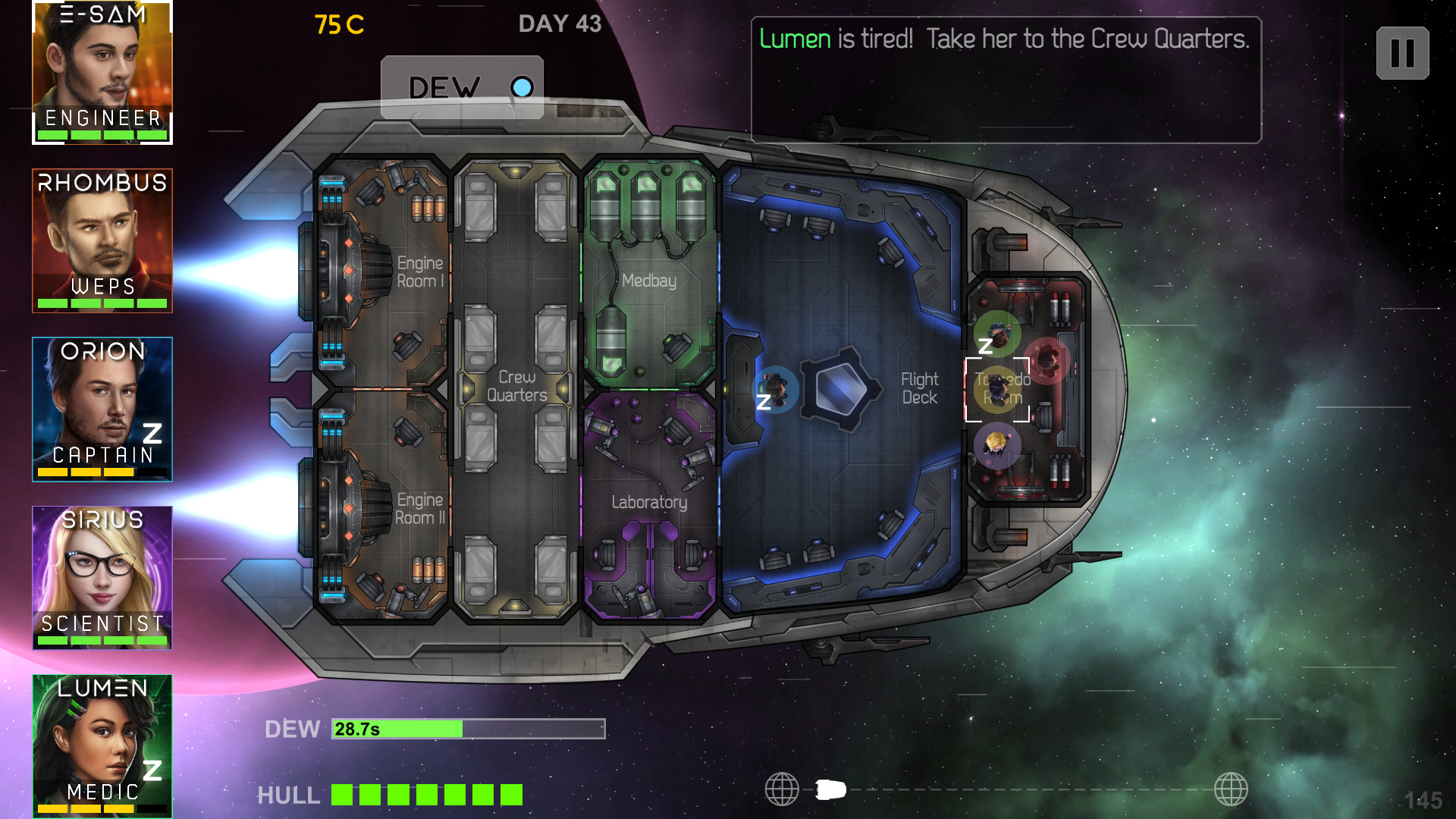
Task: Pause the game
Action: pyautogui.click(x=1402, y=53)
